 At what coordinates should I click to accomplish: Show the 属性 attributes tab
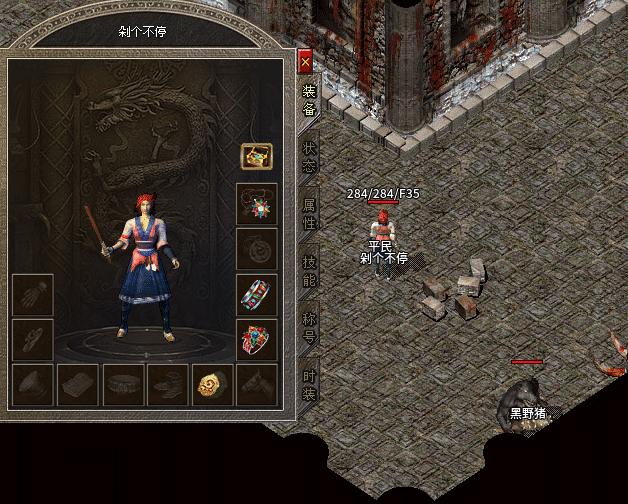[309, 214]
